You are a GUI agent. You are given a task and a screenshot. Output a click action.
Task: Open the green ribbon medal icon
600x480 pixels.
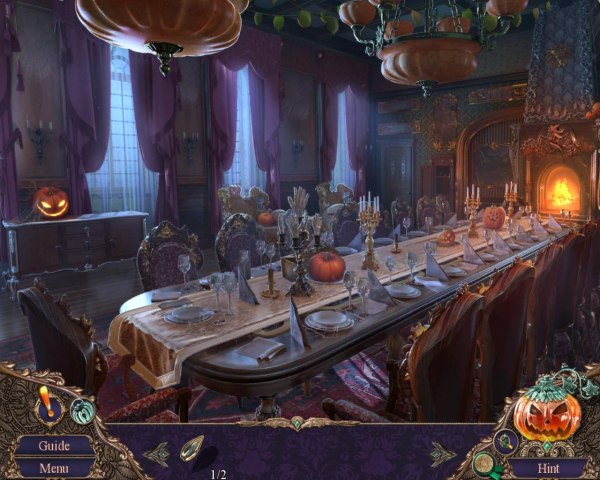484,463
